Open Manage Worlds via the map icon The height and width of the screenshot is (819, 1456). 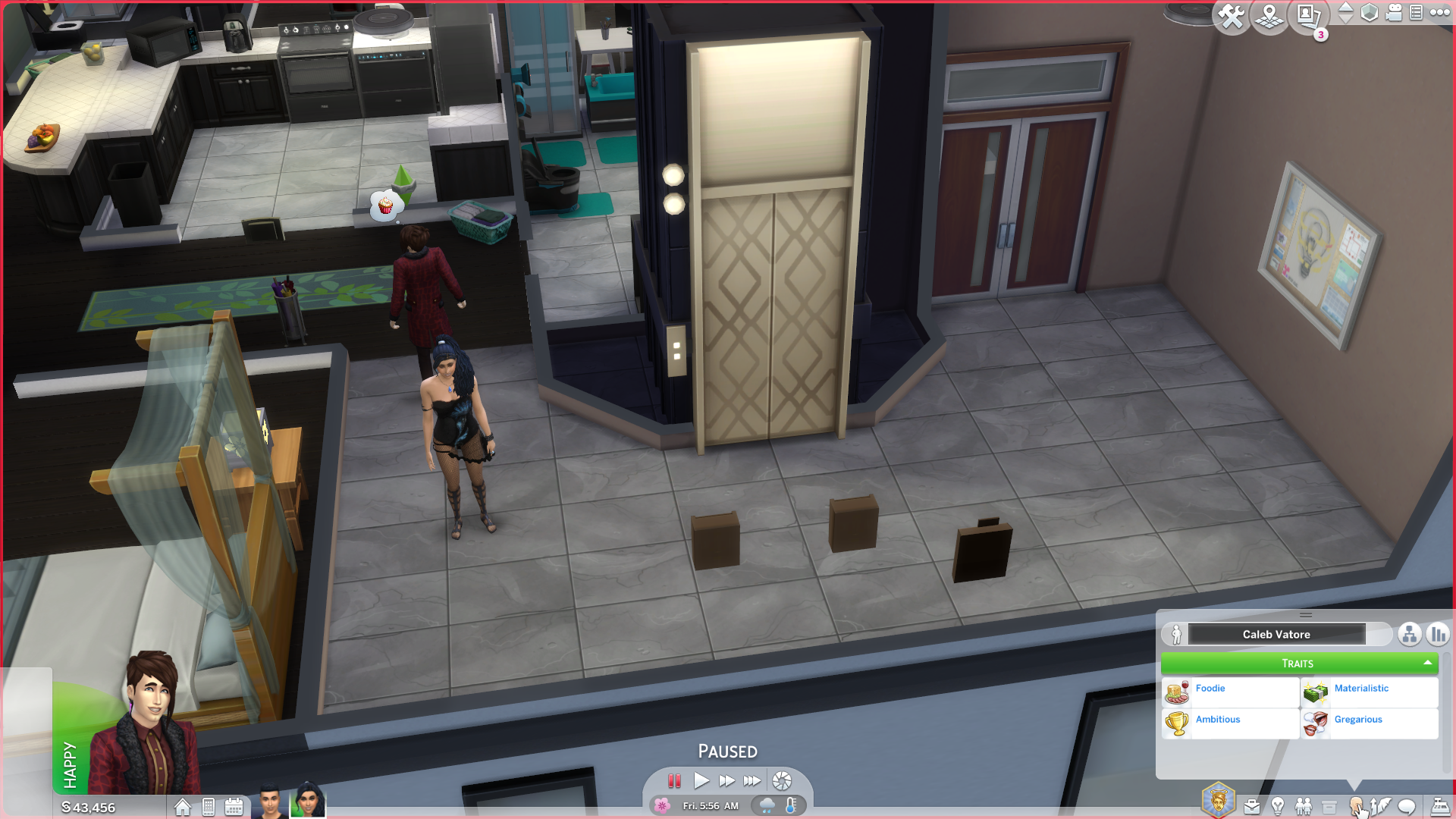(1269, 17)
